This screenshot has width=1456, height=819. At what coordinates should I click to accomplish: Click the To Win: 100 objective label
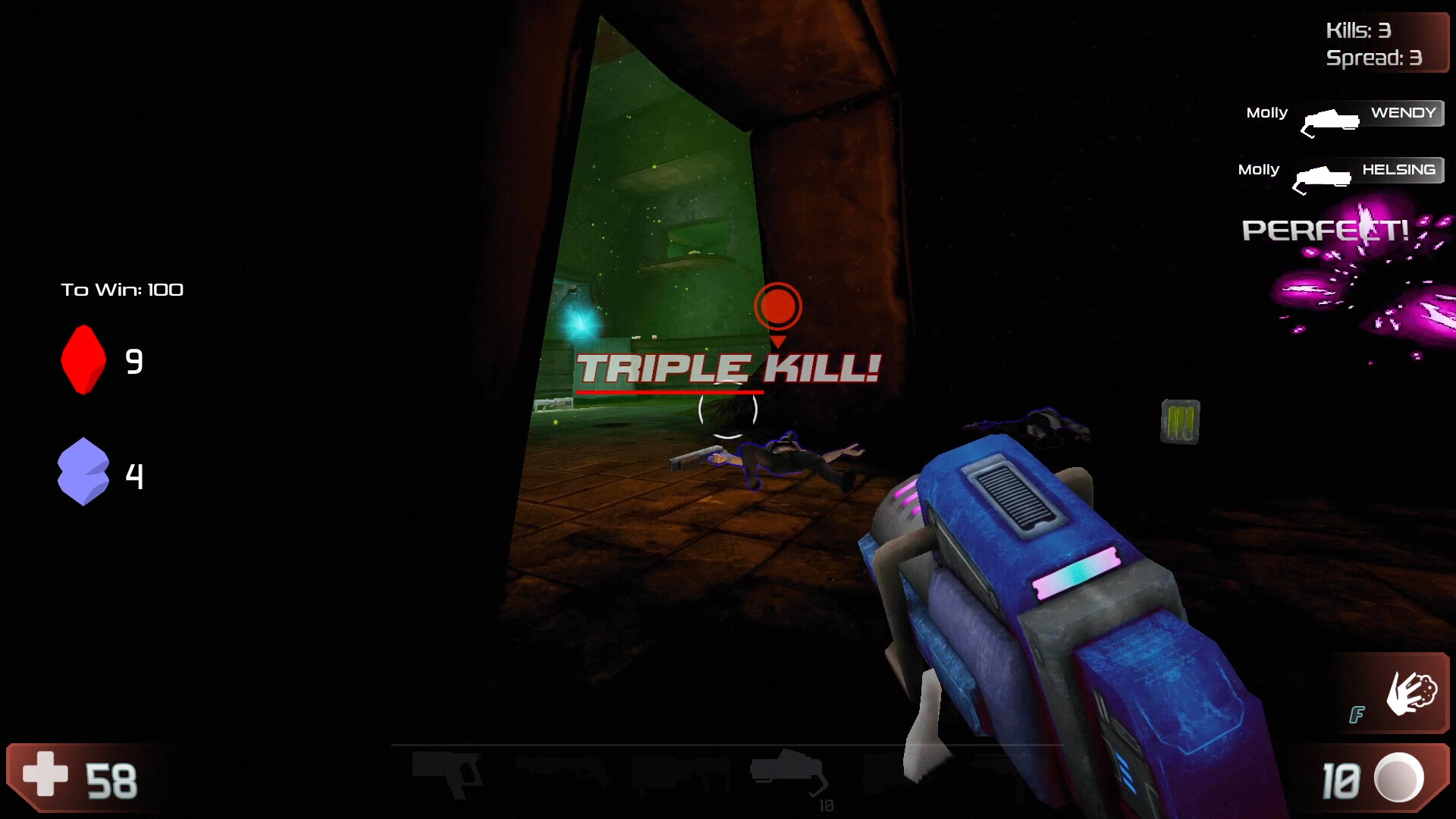tap(123, 289)
